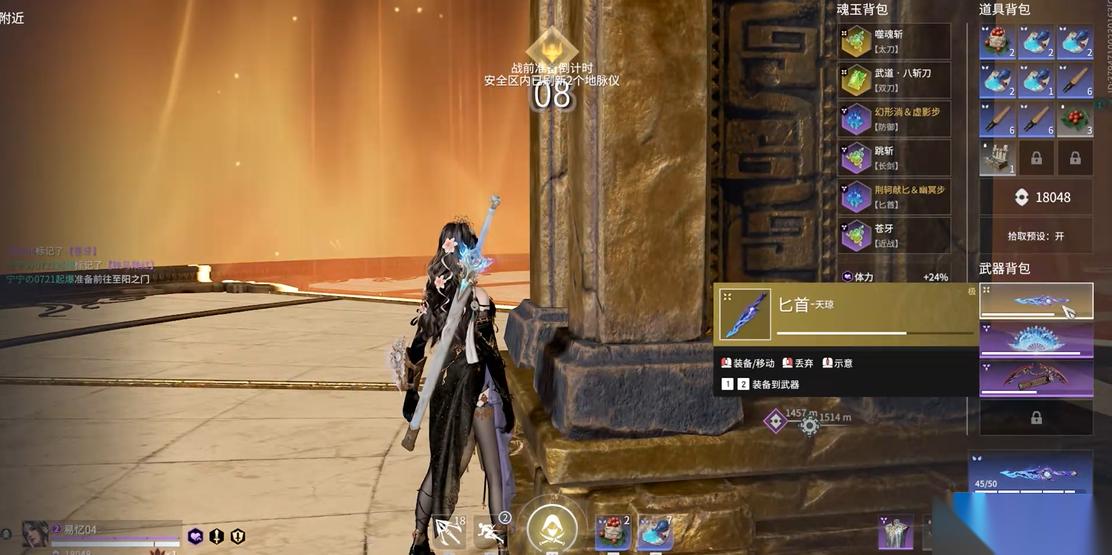Select the 跳斩 longsword soul jade
This screenshot has width=1112, height=555.
(894, 157)
